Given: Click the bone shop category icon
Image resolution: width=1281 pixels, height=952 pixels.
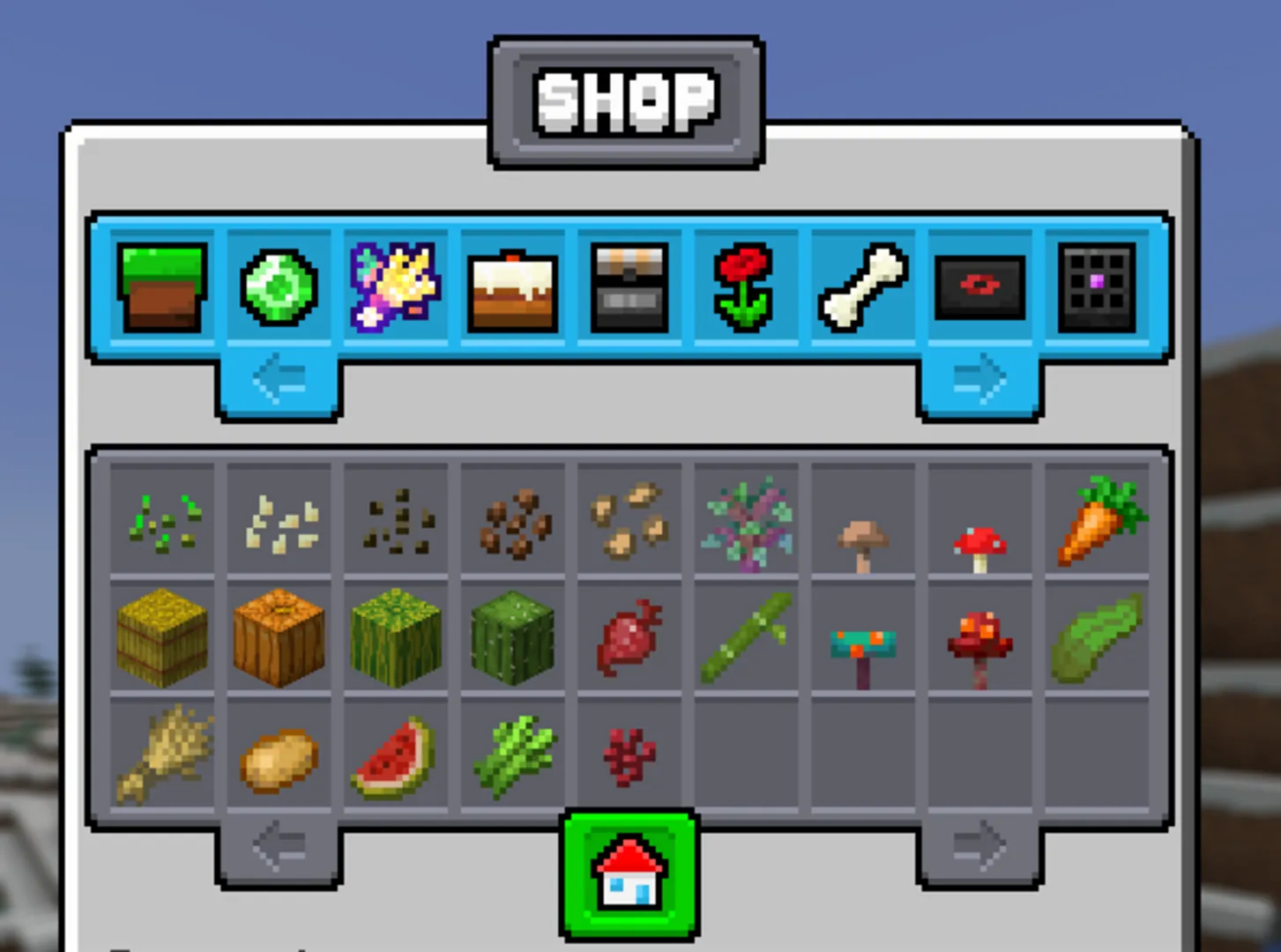Looking at the screenshot, I should click(x=864, y=288).
